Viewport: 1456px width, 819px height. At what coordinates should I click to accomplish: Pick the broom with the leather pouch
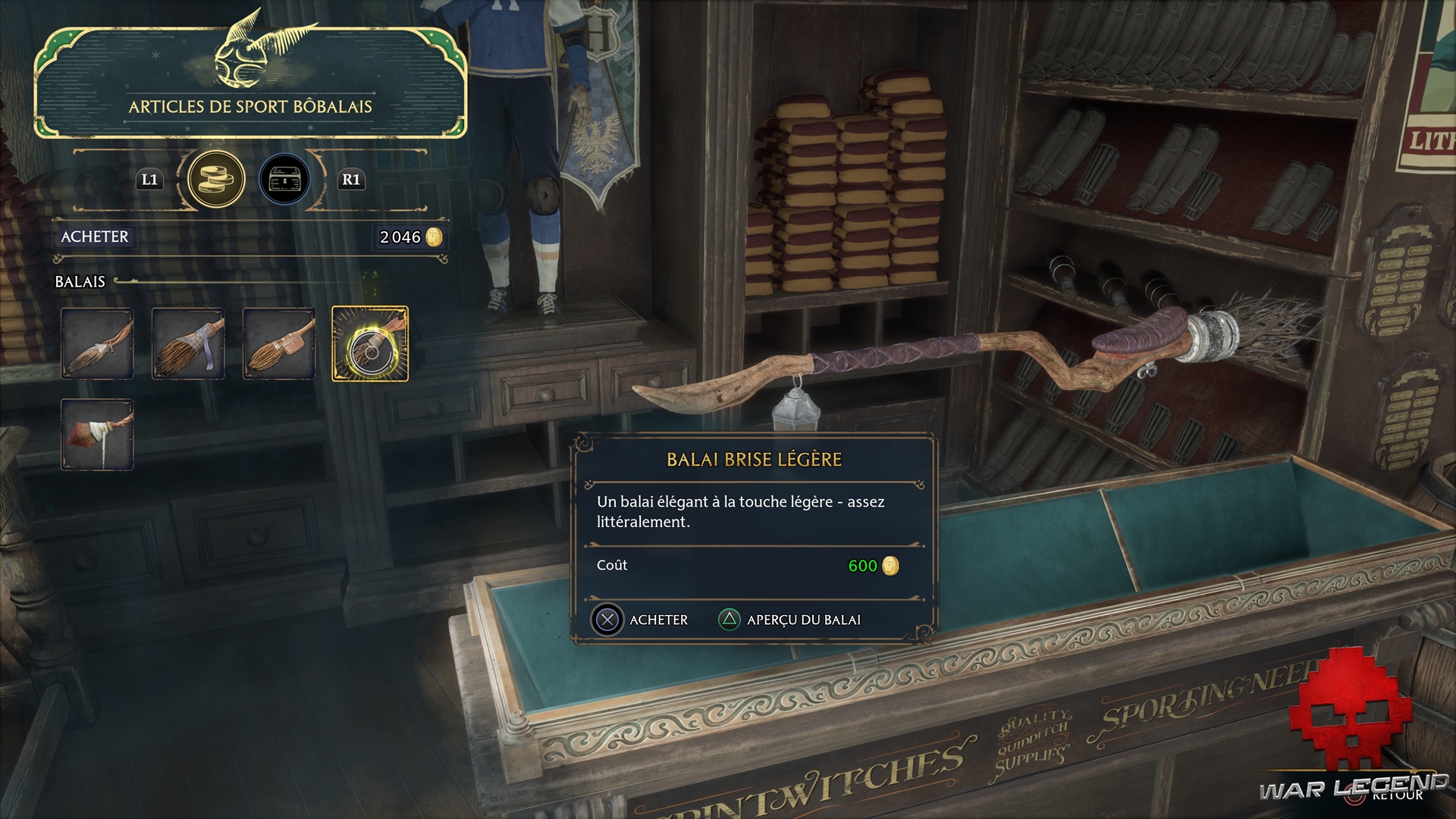(279, 344)
